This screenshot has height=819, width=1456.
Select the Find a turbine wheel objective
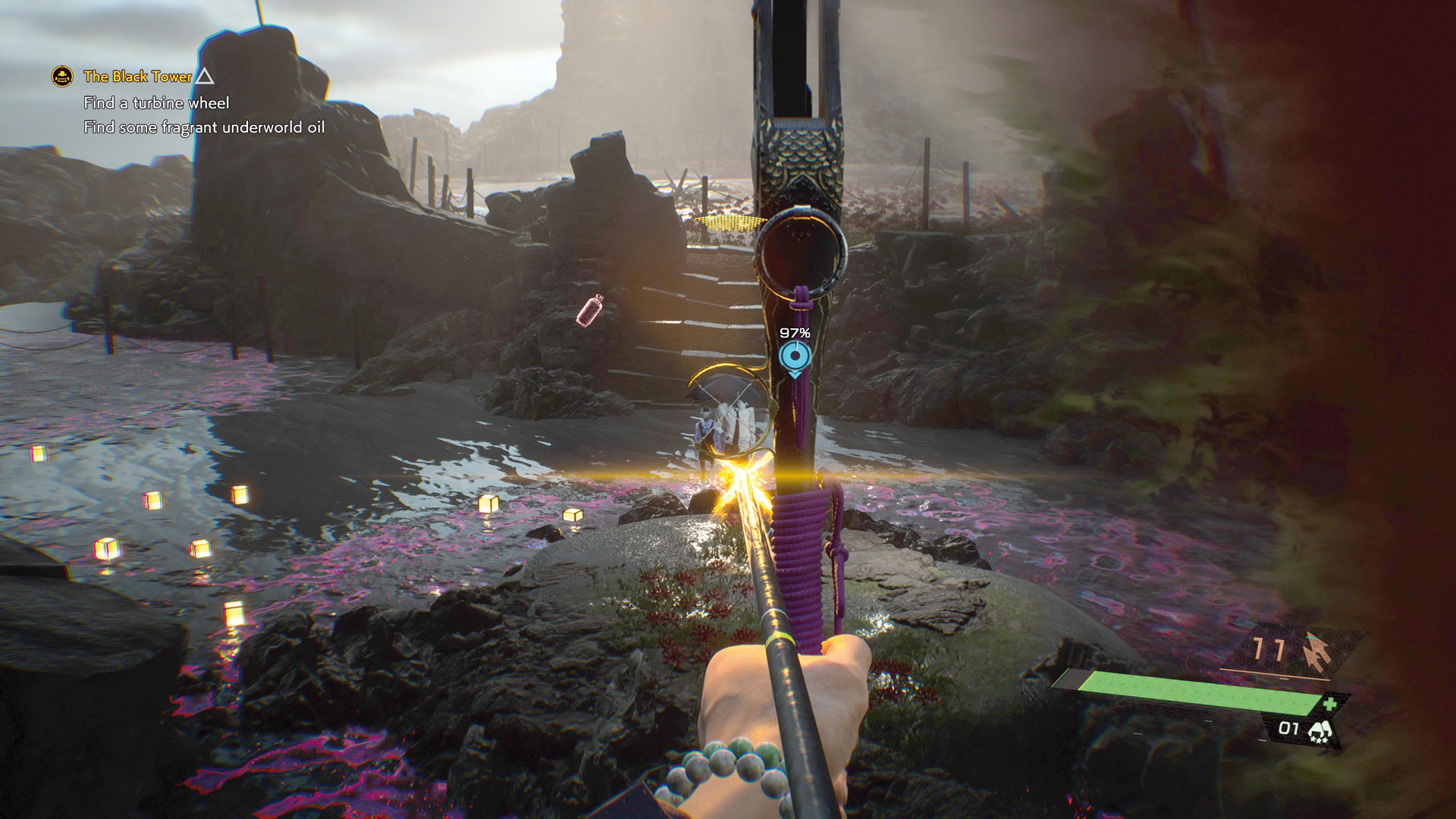pos(156,103)
